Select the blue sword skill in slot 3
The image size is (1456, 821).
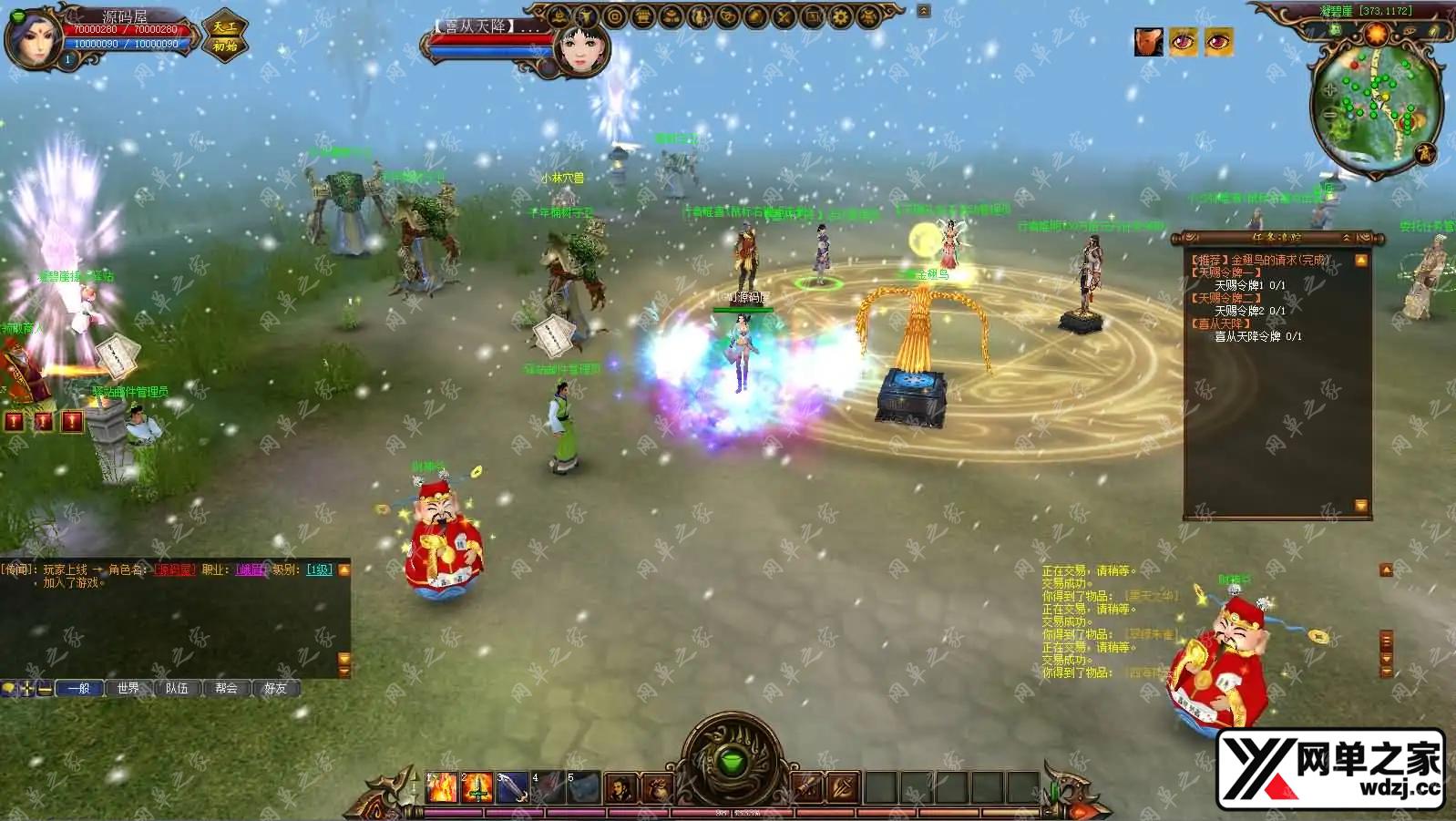coord(512,787)
